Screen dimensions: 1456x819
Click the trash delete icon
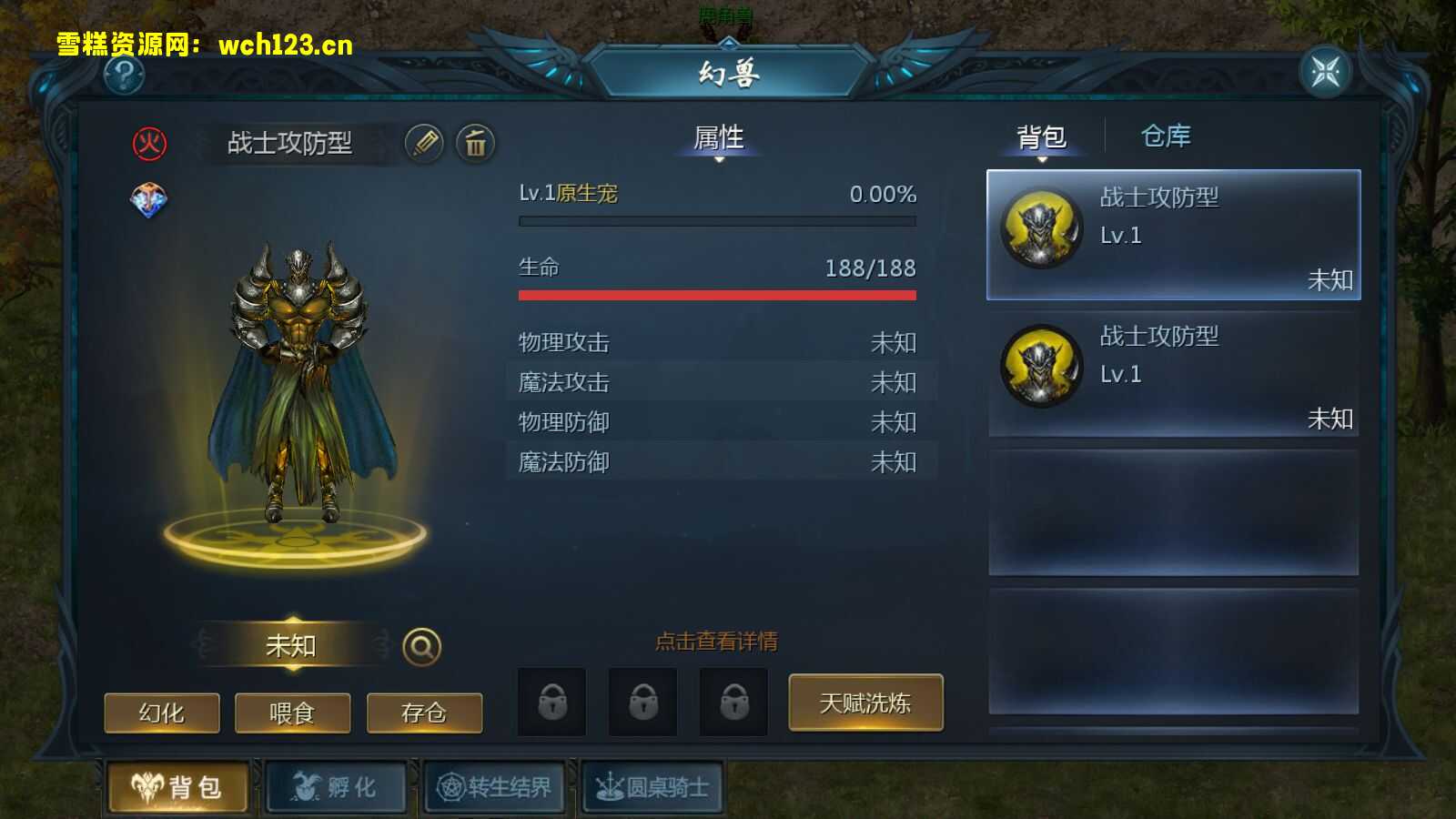tap(475, 143)
